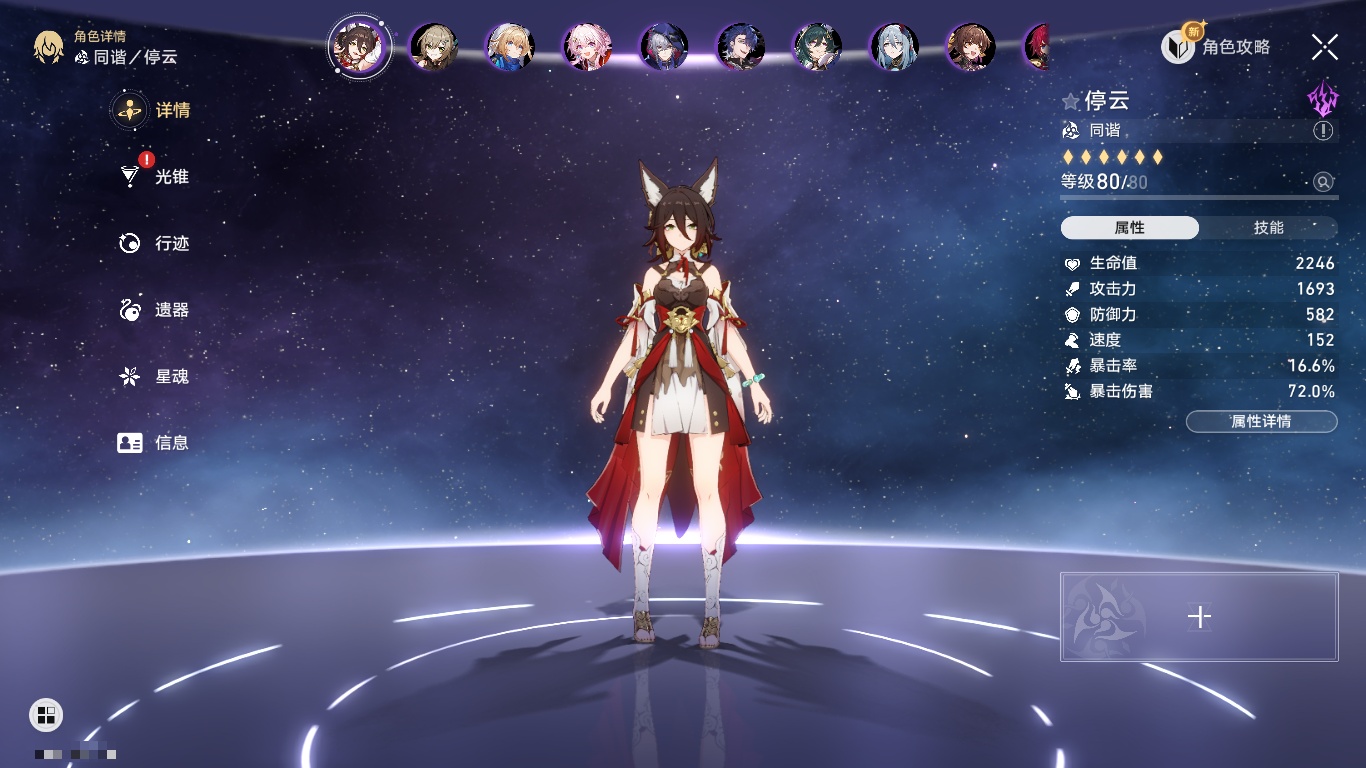Viewport: 1366px width, 768px height.
Task: Open the 属性详情 stat details button
Action: [x=1261, y=422]
